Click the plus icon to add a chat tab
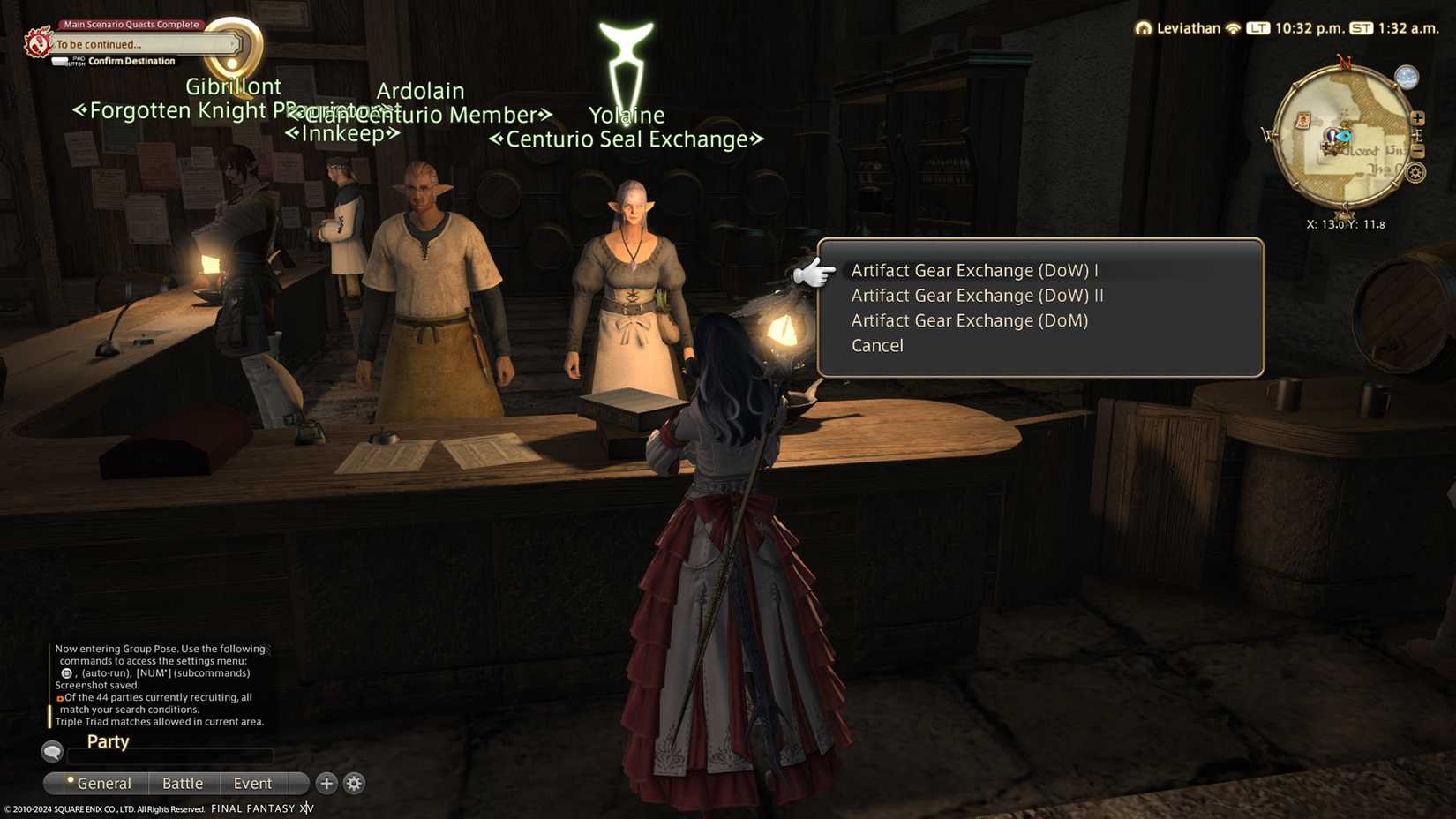The width and height of the screenshot is (1456, 819). pyautogui.click(x=326, y=783)
